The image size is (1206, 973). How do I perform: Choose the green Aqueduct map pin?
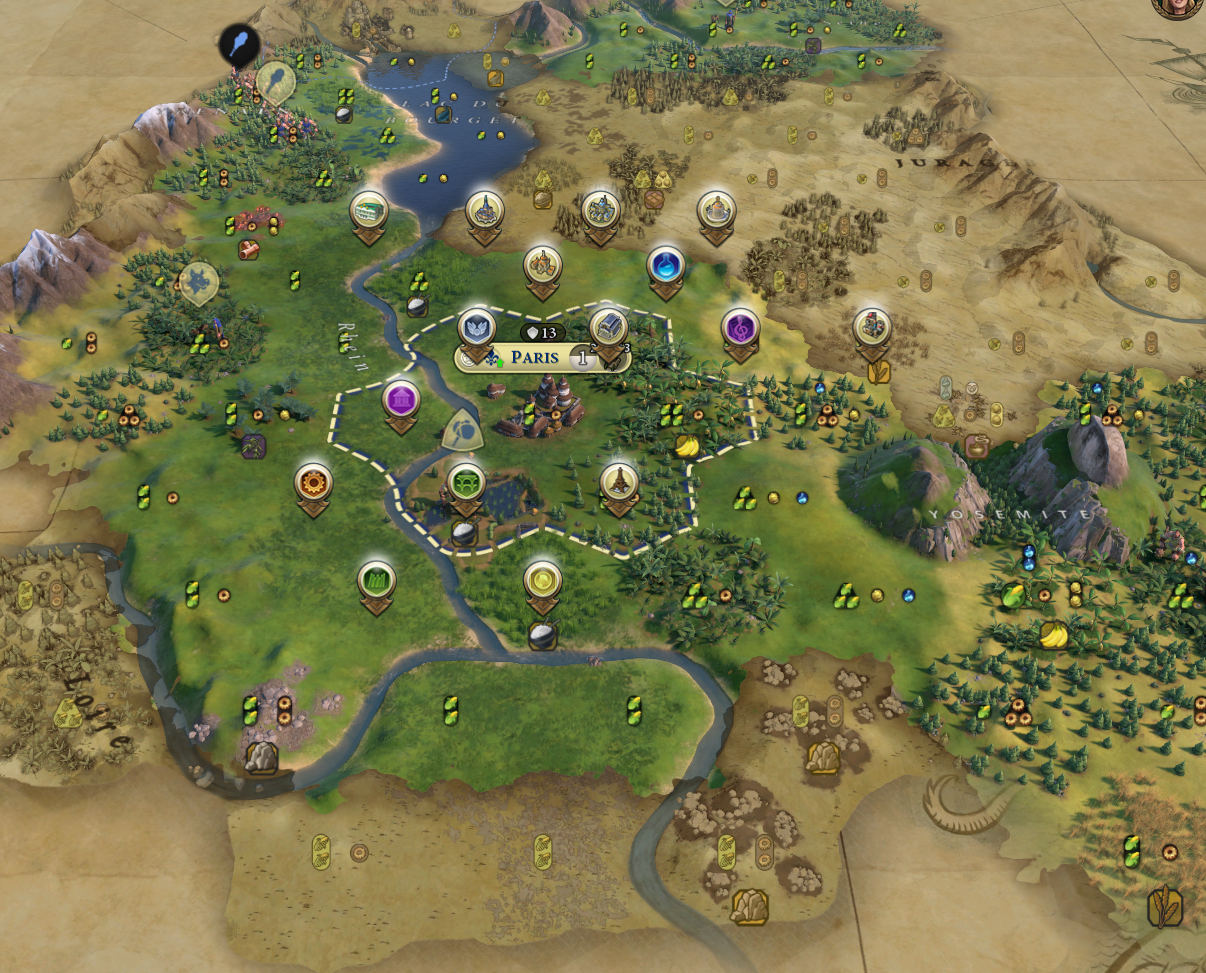coord(465,483)
